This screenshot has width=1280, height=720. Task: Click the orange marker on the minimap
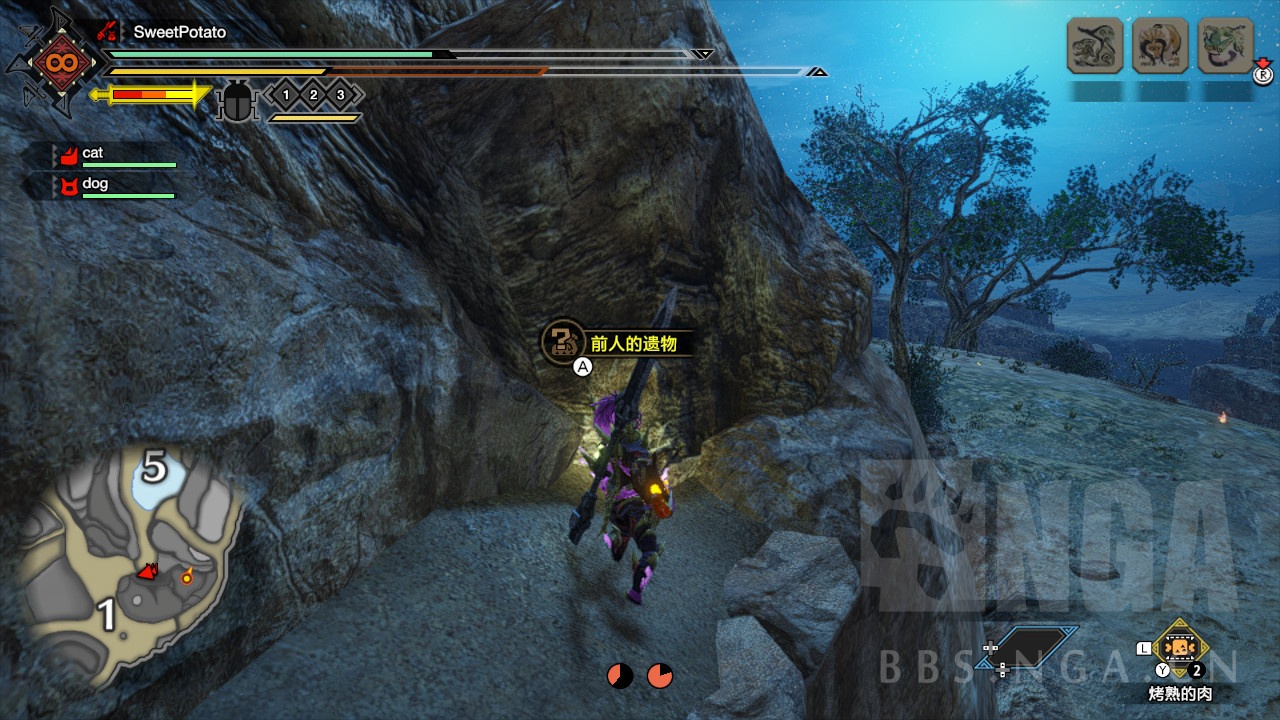186,576
